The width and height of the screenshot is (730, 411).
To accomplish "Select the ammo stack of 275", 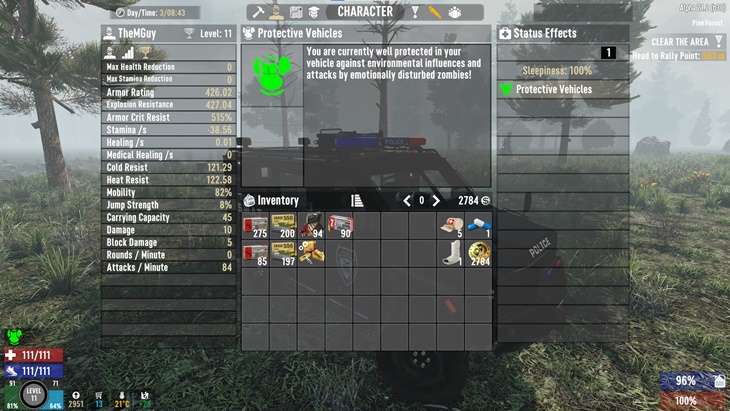I will click(256, 225).
